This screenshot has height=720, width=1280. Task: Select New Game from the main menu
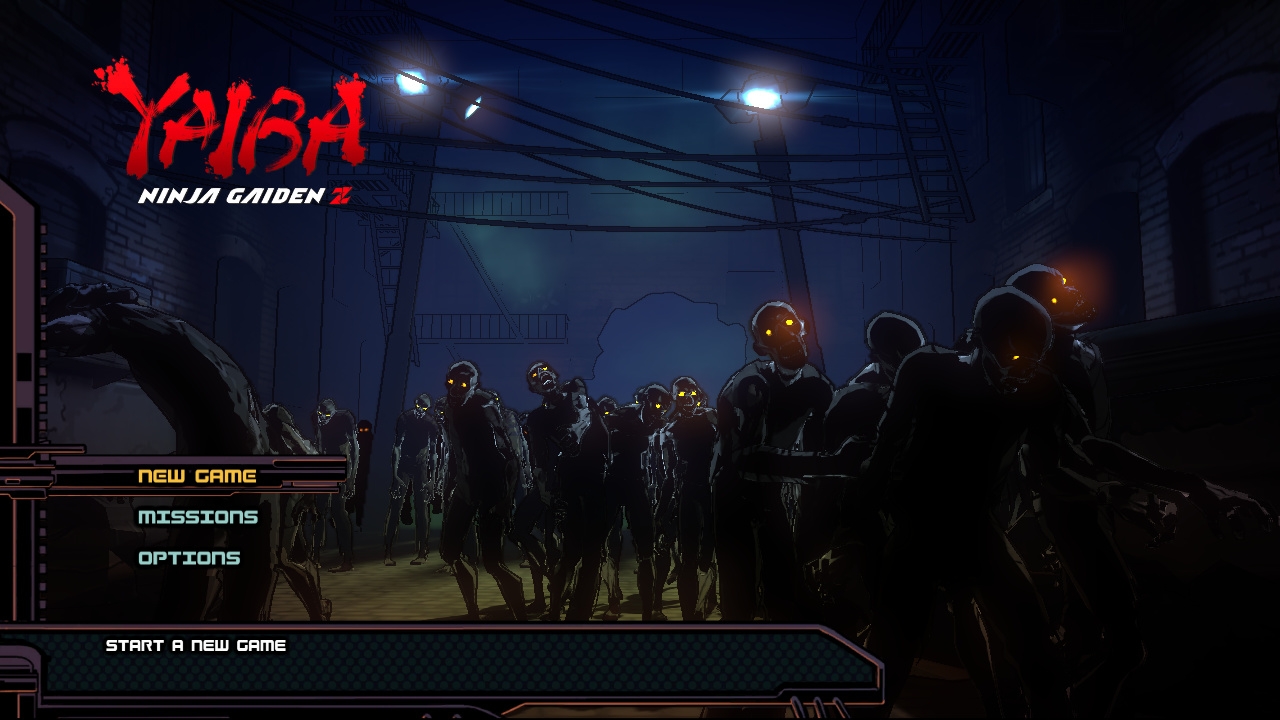197,476
